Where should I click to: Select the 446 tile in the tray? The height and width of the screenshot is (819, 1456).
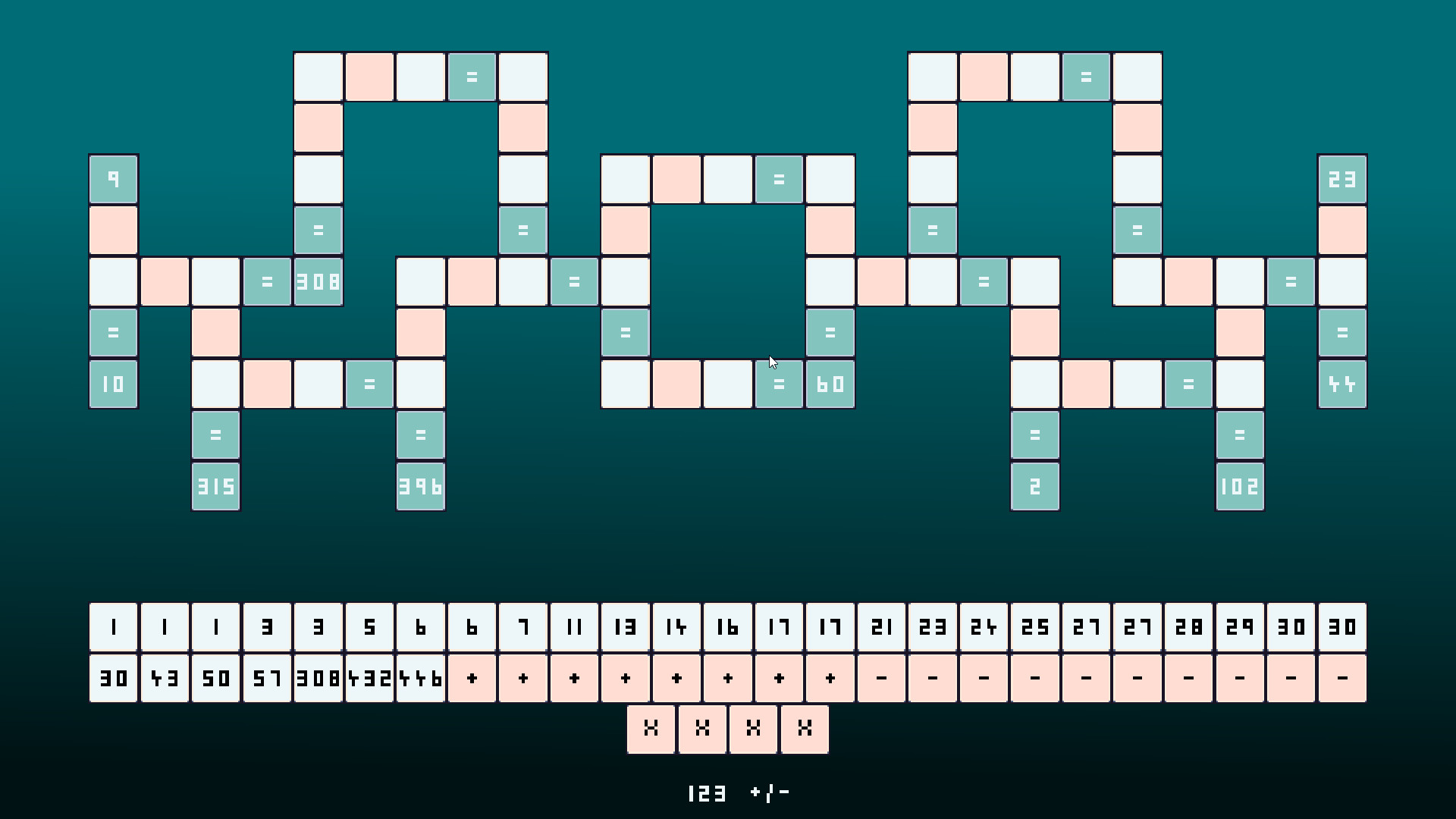point(421,678)
